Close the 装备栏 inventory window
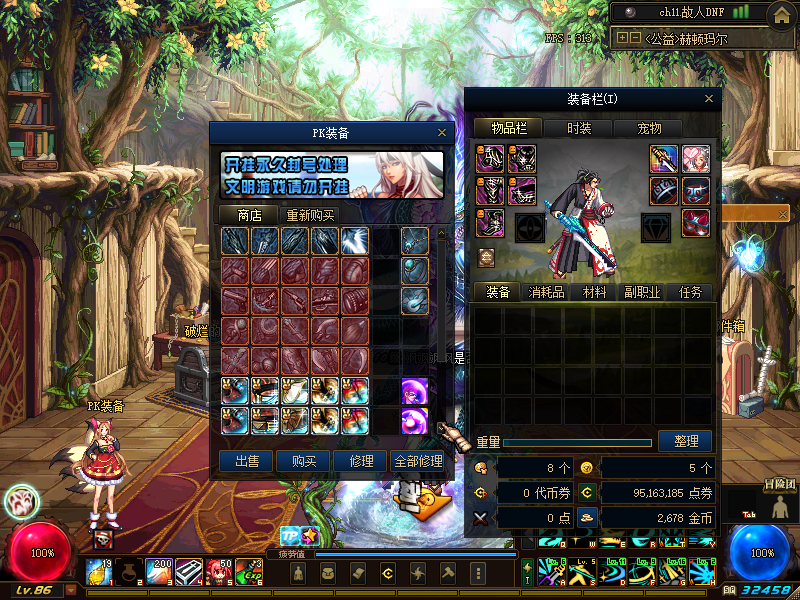This screenshot has width=800, height=600. (709, 99)
